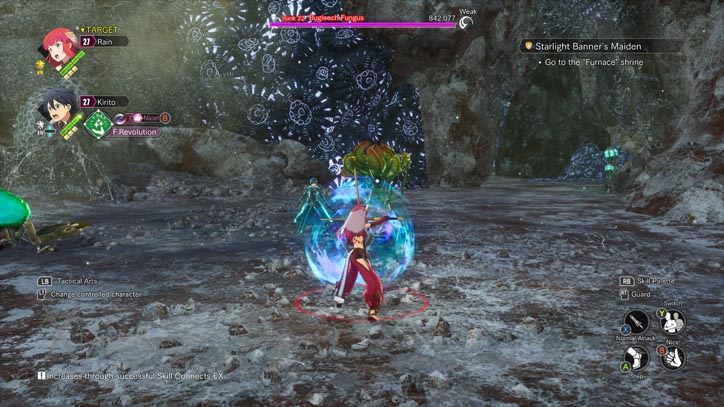The width and height of the screenshot is (724, 407).
Task: Select Kirito's character portrait
Action: click(x=56, y=104)
